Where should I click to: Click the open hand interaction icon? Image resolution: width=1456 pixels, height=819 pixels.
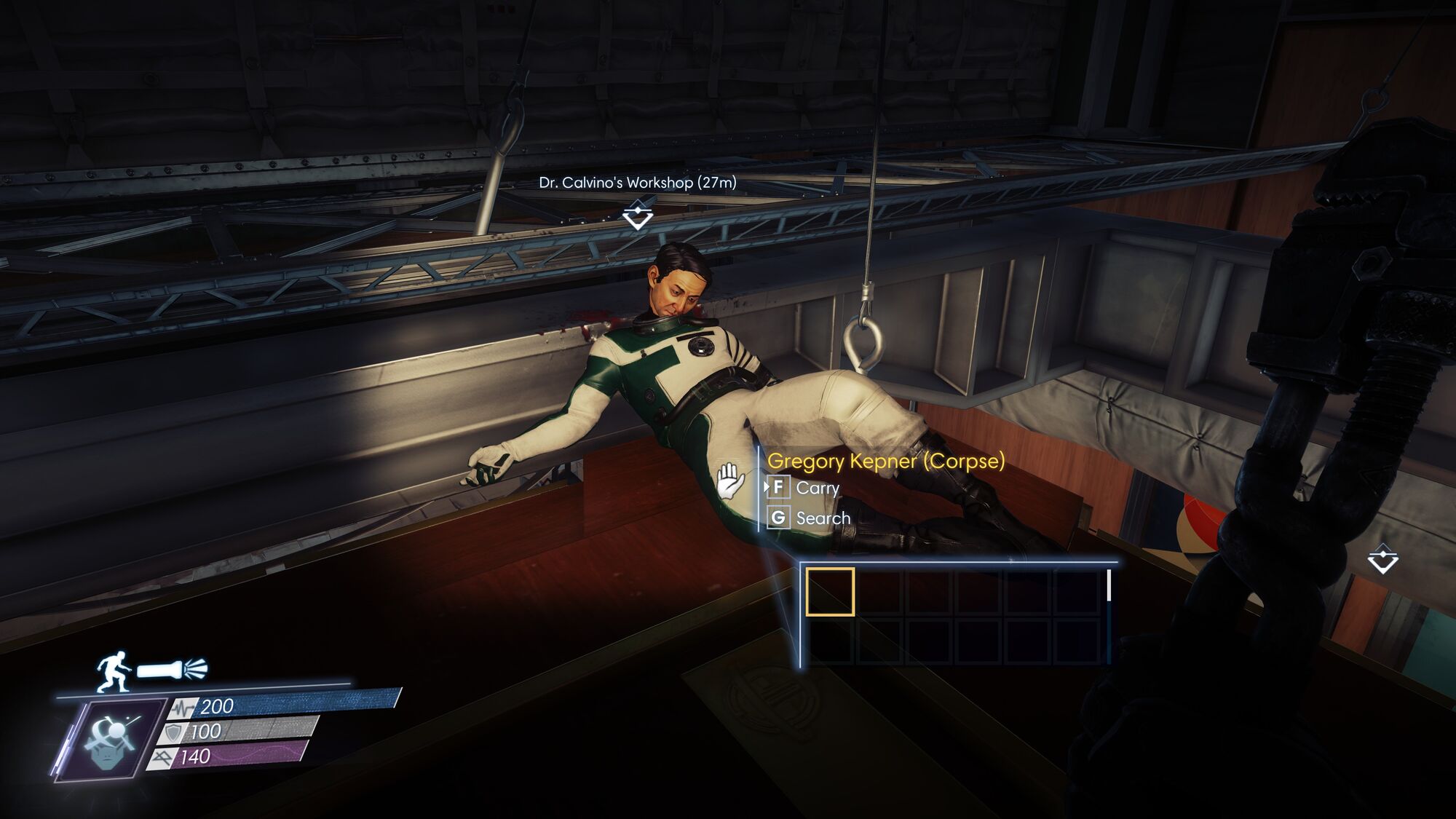pos(729,480)
